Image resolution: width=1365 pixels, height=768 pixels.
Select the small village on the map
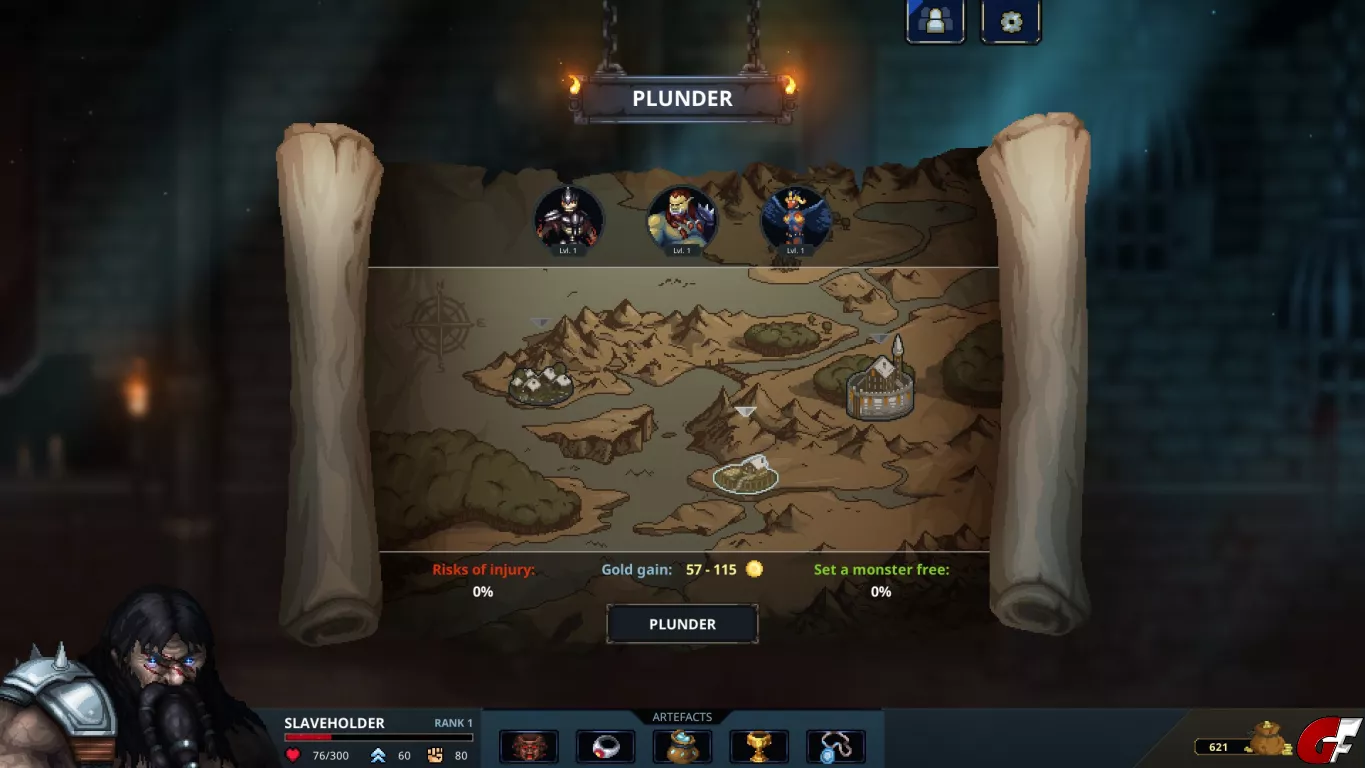click(540, 383)
